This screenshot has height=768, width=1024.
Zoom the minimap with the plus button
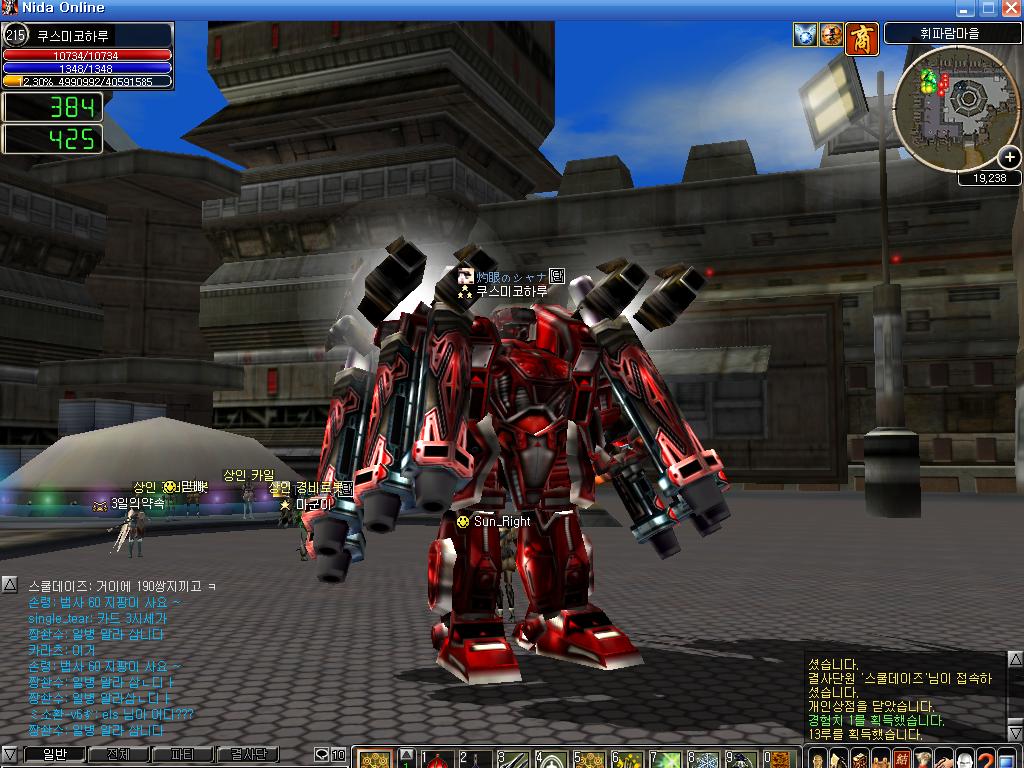(x=1009, y=157)
